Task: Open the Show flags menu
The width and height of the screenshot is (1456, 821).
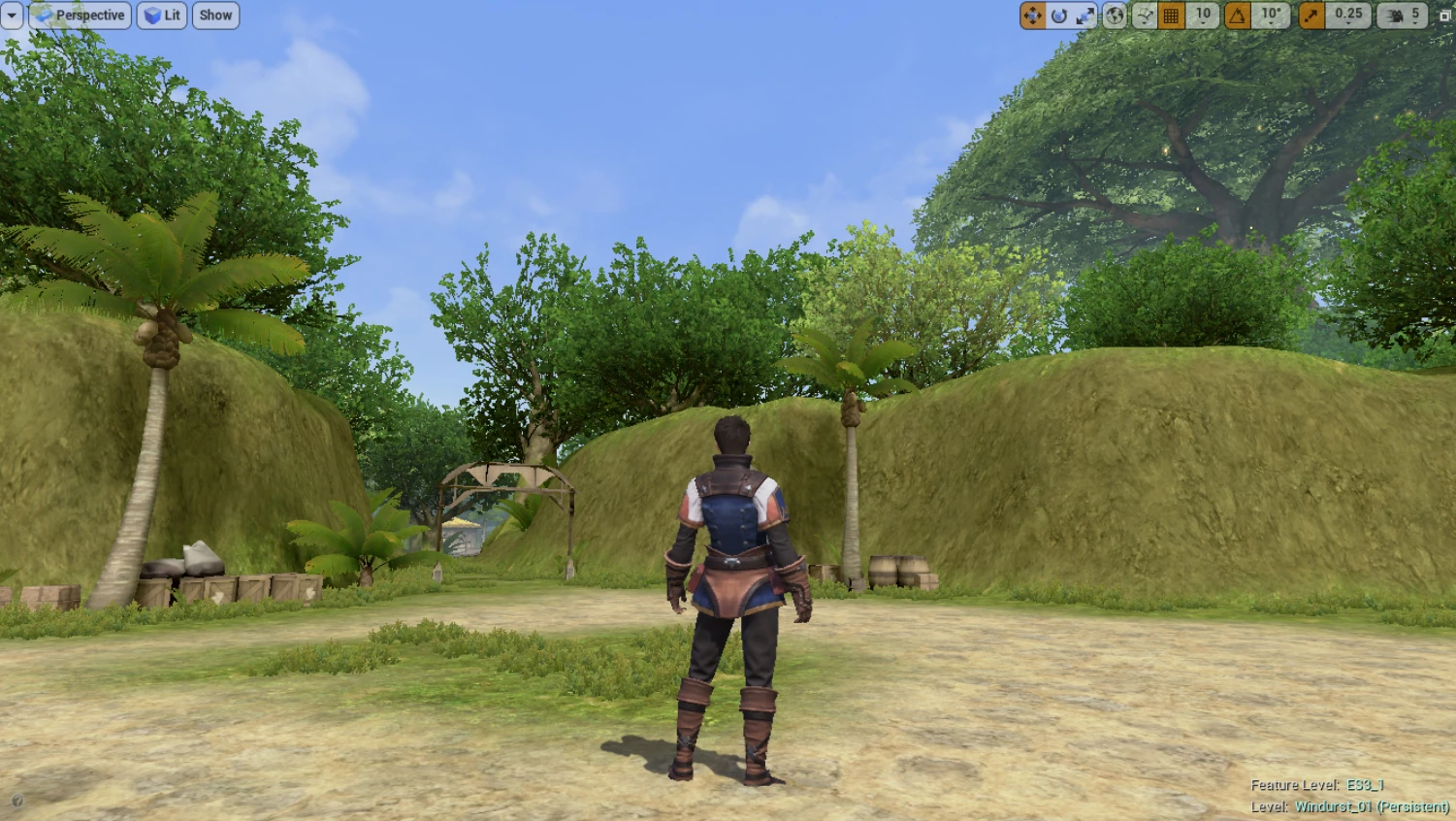Action: [x=215, y=16]
